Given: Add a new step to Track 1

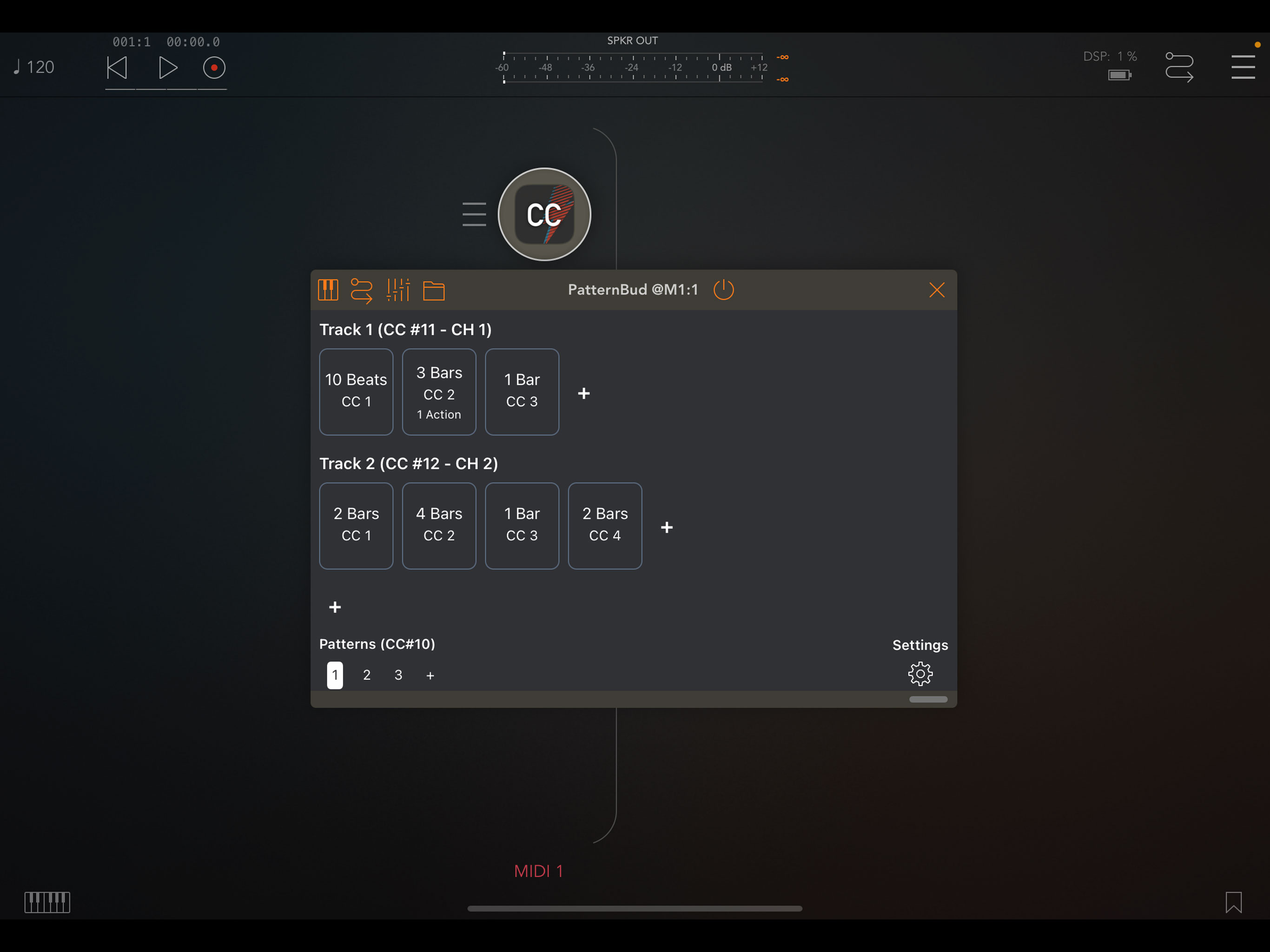Looking at the screenshot, I should click(x=583, y=393).
